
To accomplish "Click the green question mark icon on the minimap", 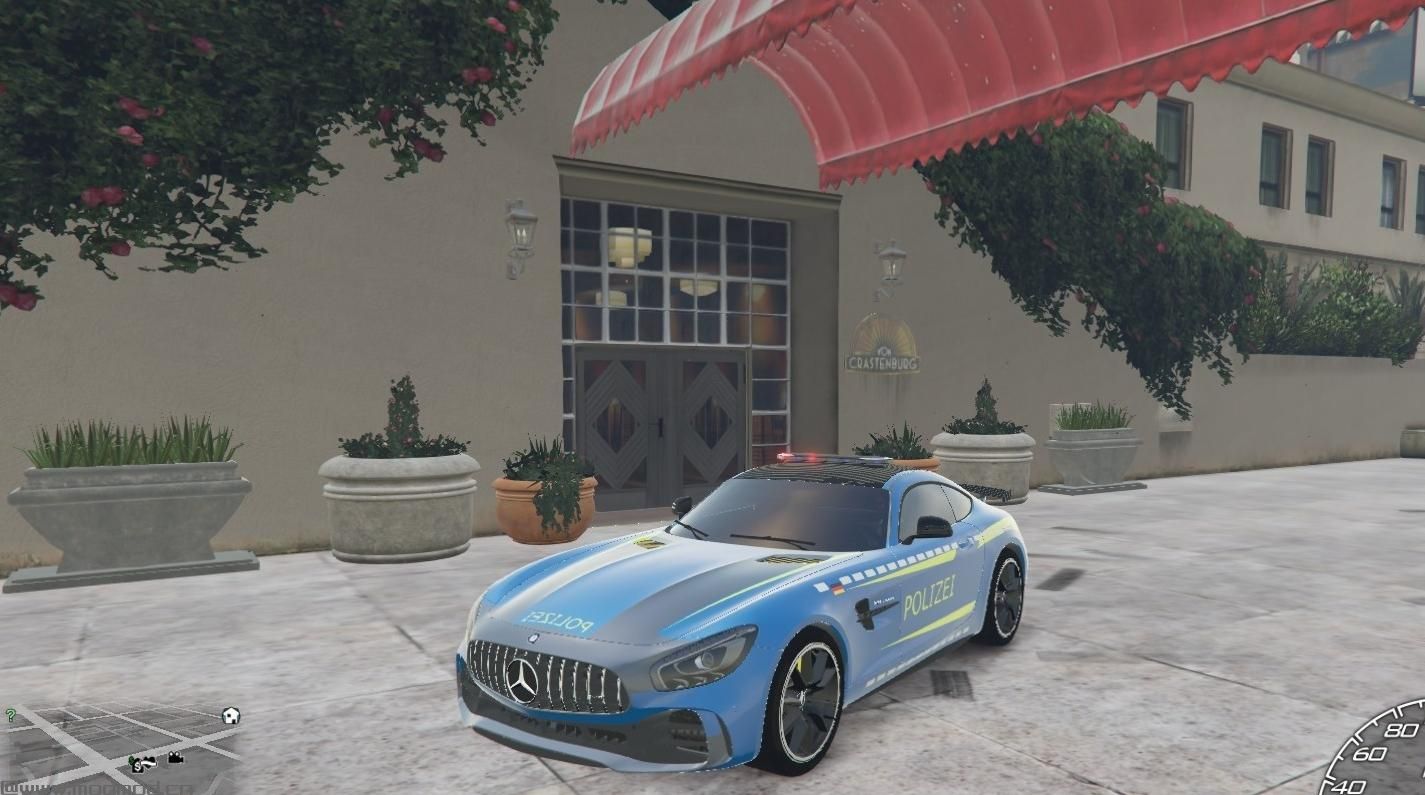I will pyautogui.click(x=11, y=714).
